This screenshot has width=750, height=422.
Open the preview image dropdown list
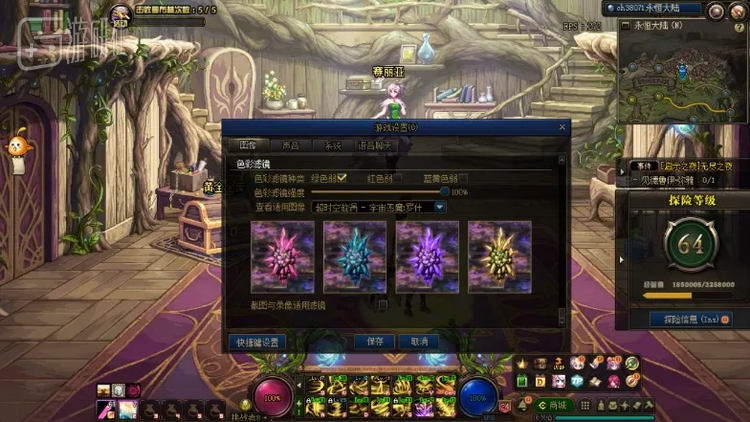point(439,207)
